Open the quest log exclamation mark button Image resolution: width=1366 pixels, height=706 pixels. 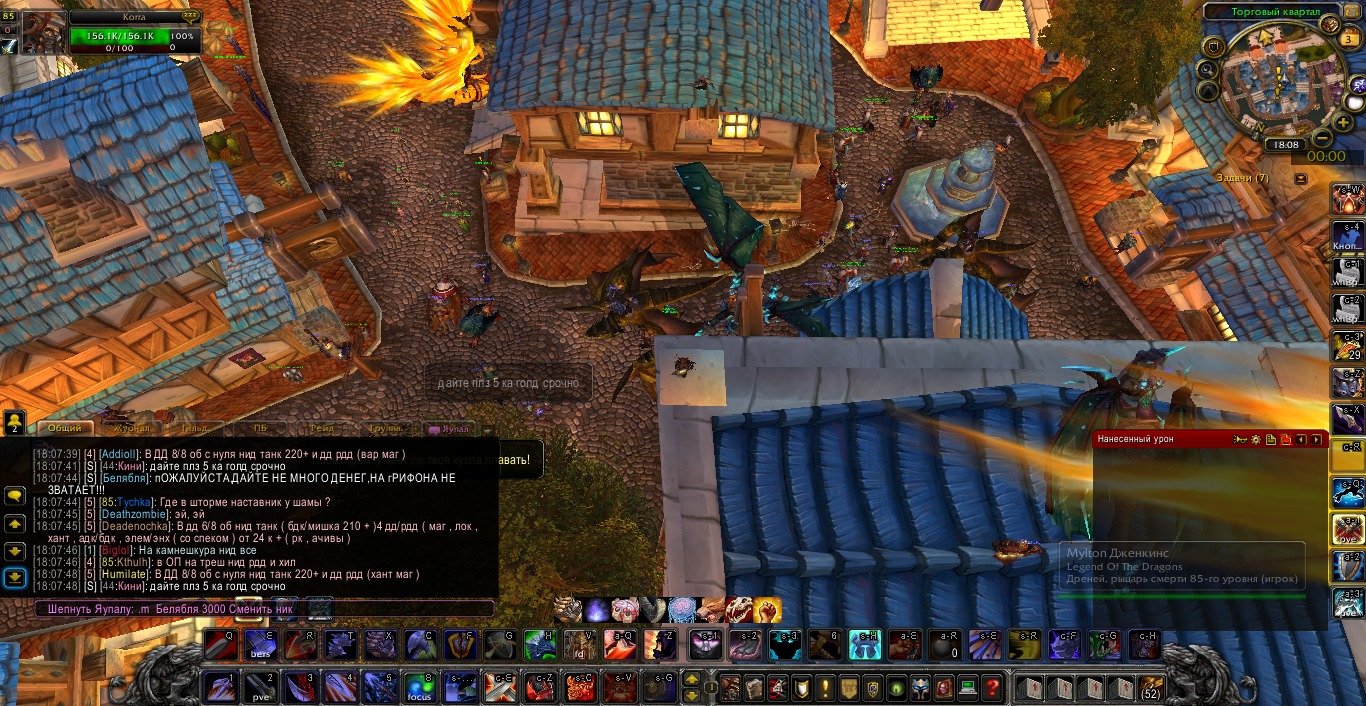(x=825, y=688)
